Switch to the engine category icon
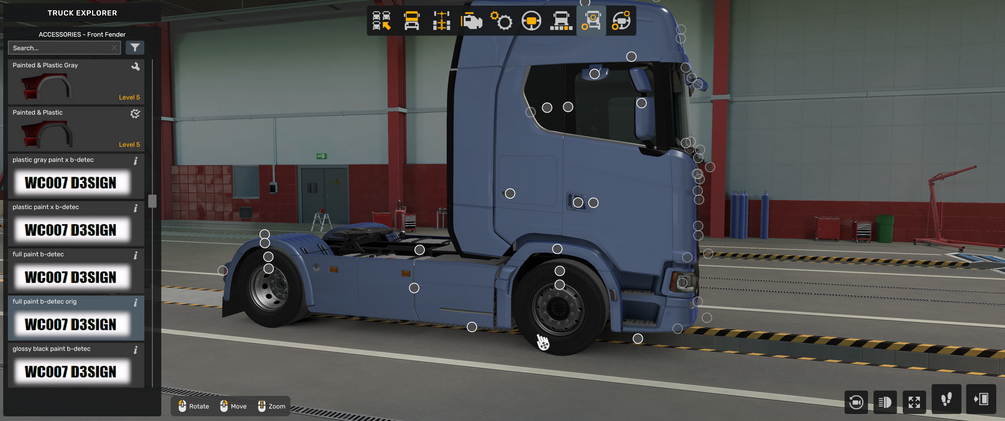Viewport: 1005px width, 421px height. [472, 20]
